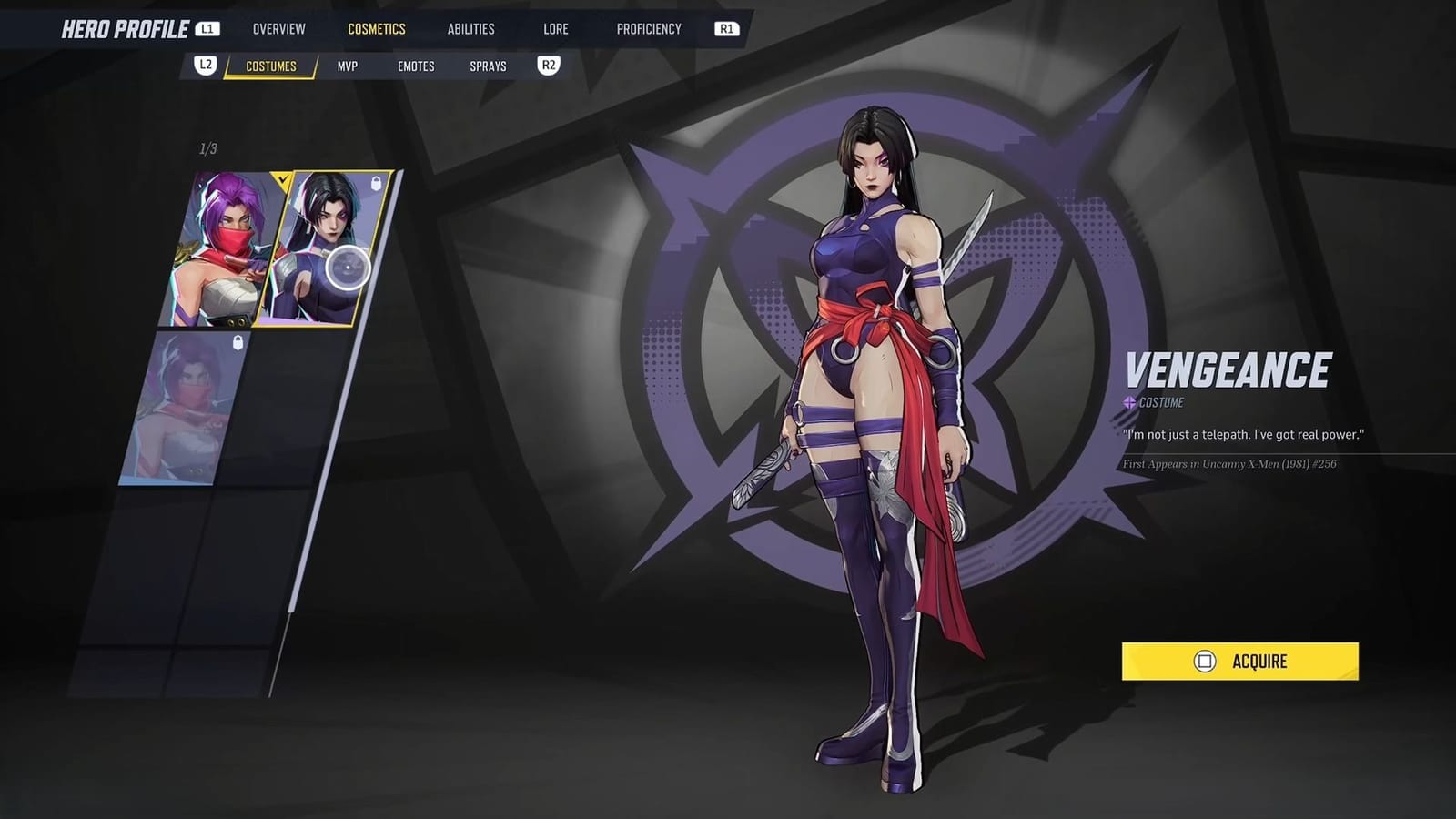1456x819 pixels.
Task: Select the L2 trigger icon
Action: click(206, 65)
